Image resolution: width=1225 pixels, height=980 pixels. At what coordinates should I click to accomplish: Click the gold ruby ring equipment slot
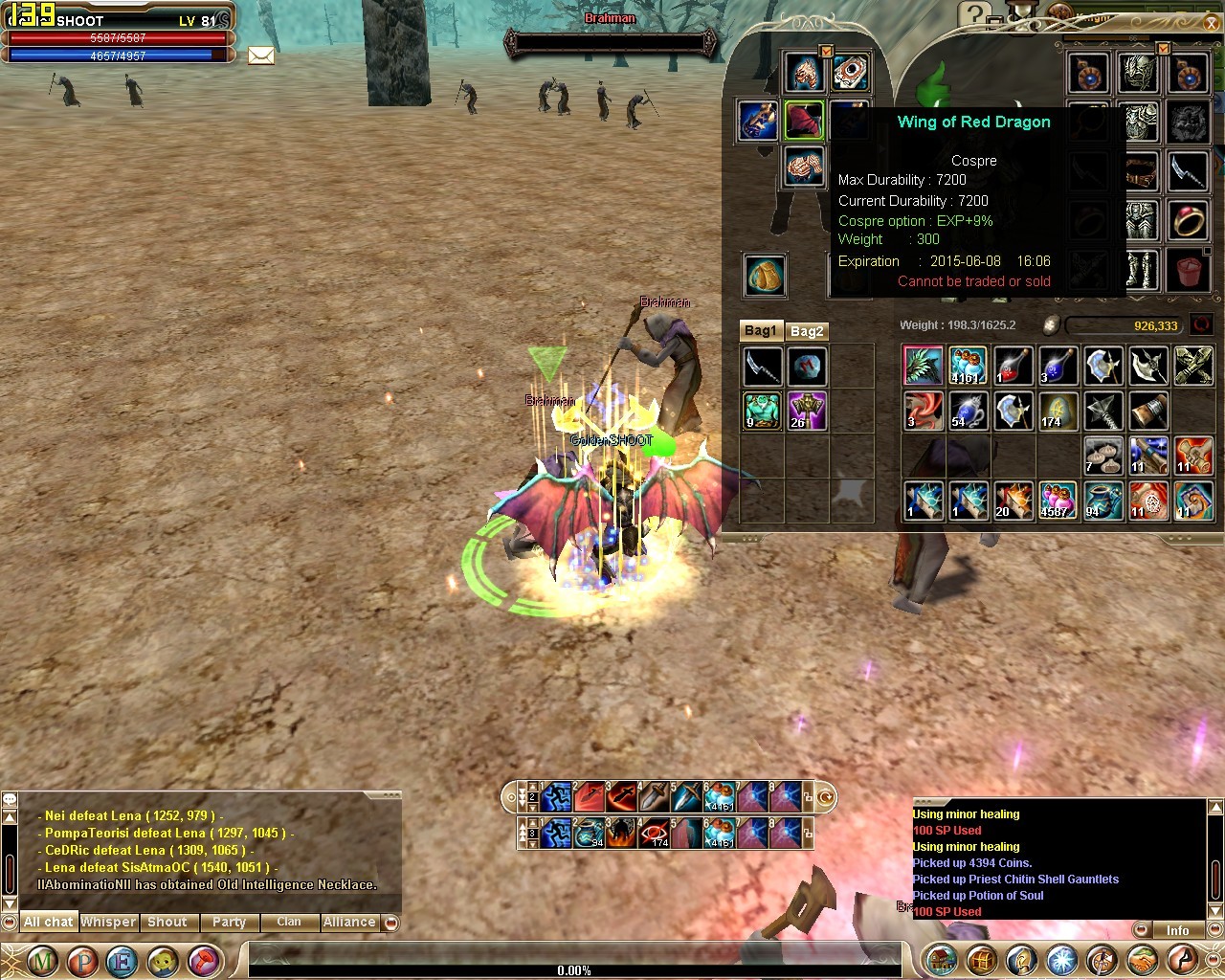pos(1189,221)
